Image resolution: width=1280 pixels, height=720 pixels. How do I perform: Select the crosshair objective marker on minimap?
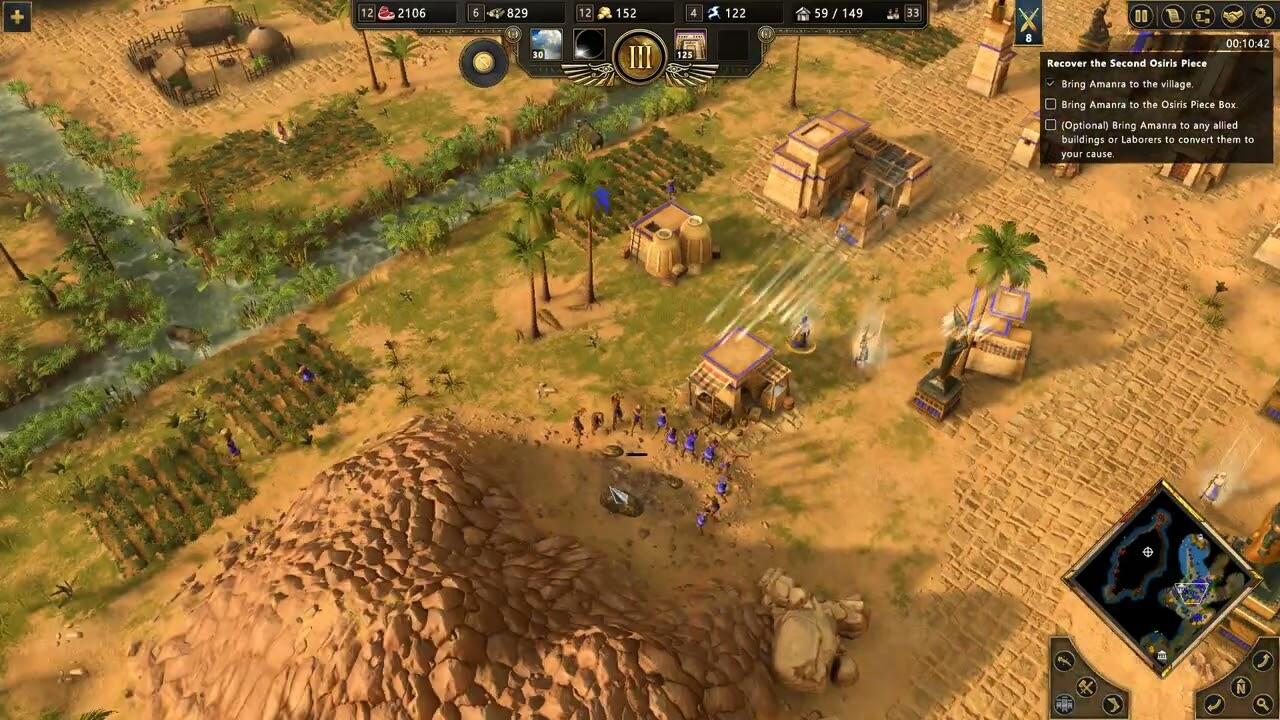tap(1148, 552)
